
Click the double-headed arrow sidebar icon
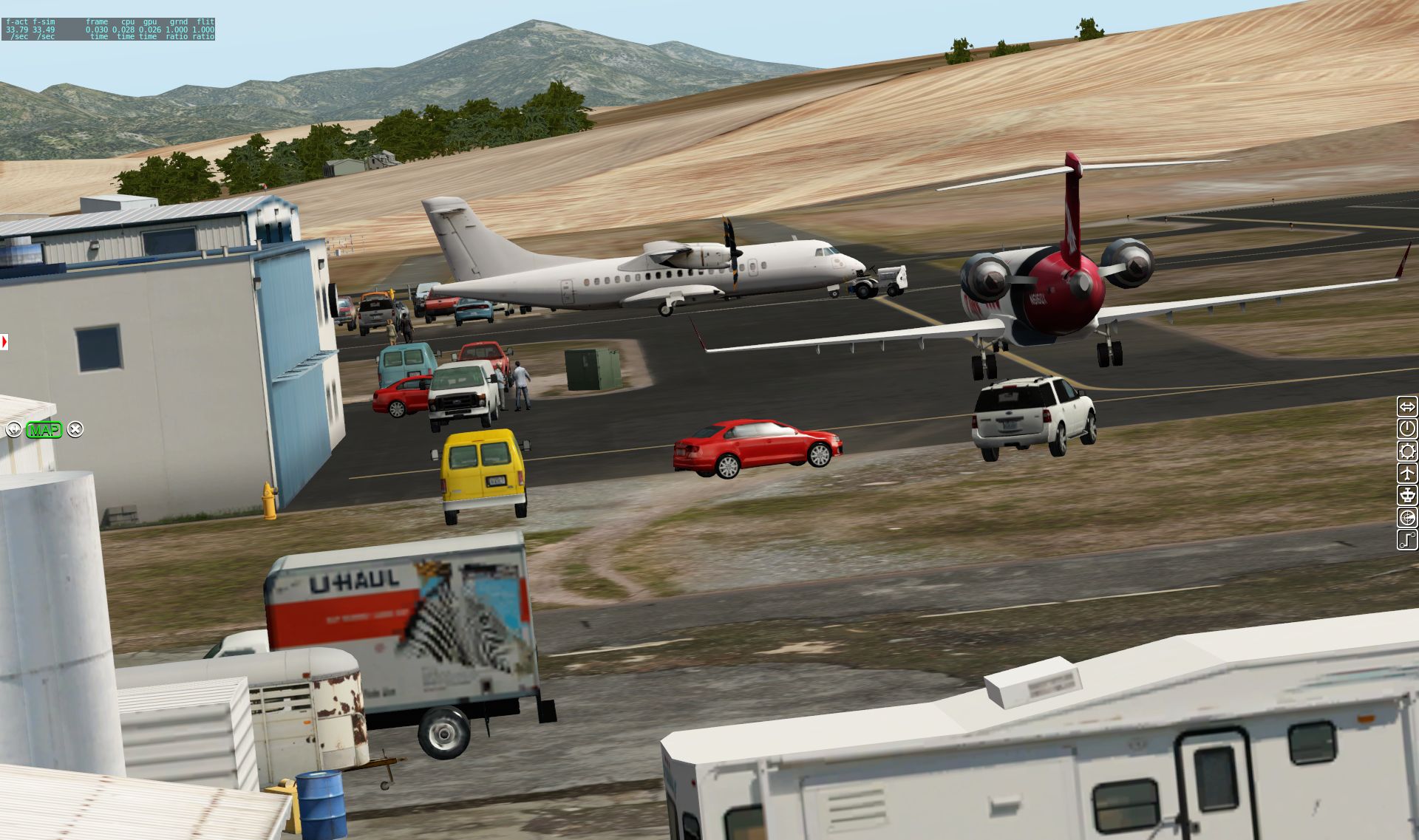(x=1407, y=406)
